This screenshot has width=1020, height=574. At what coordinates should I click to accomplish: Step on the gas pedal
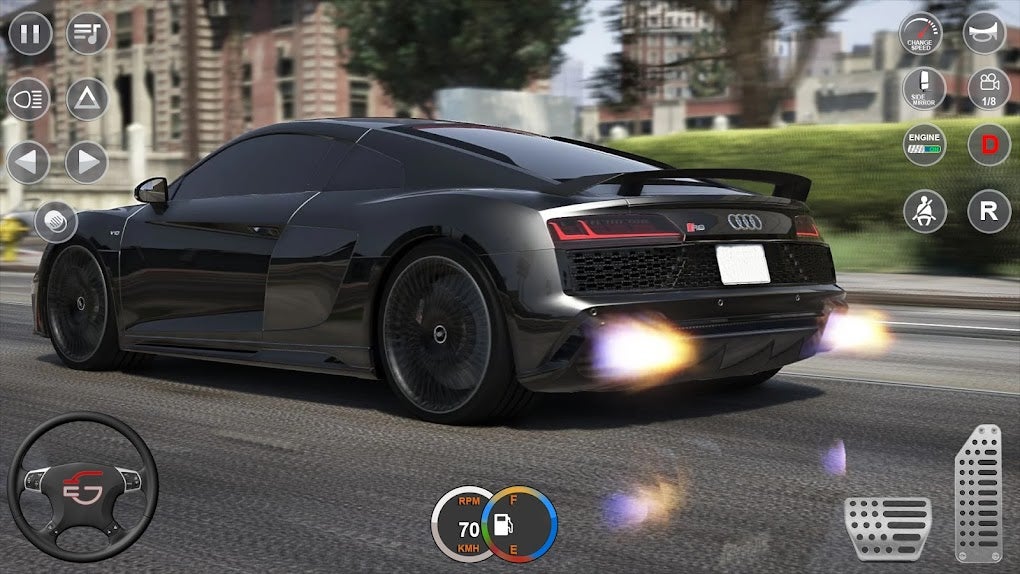tap(978, 493)
